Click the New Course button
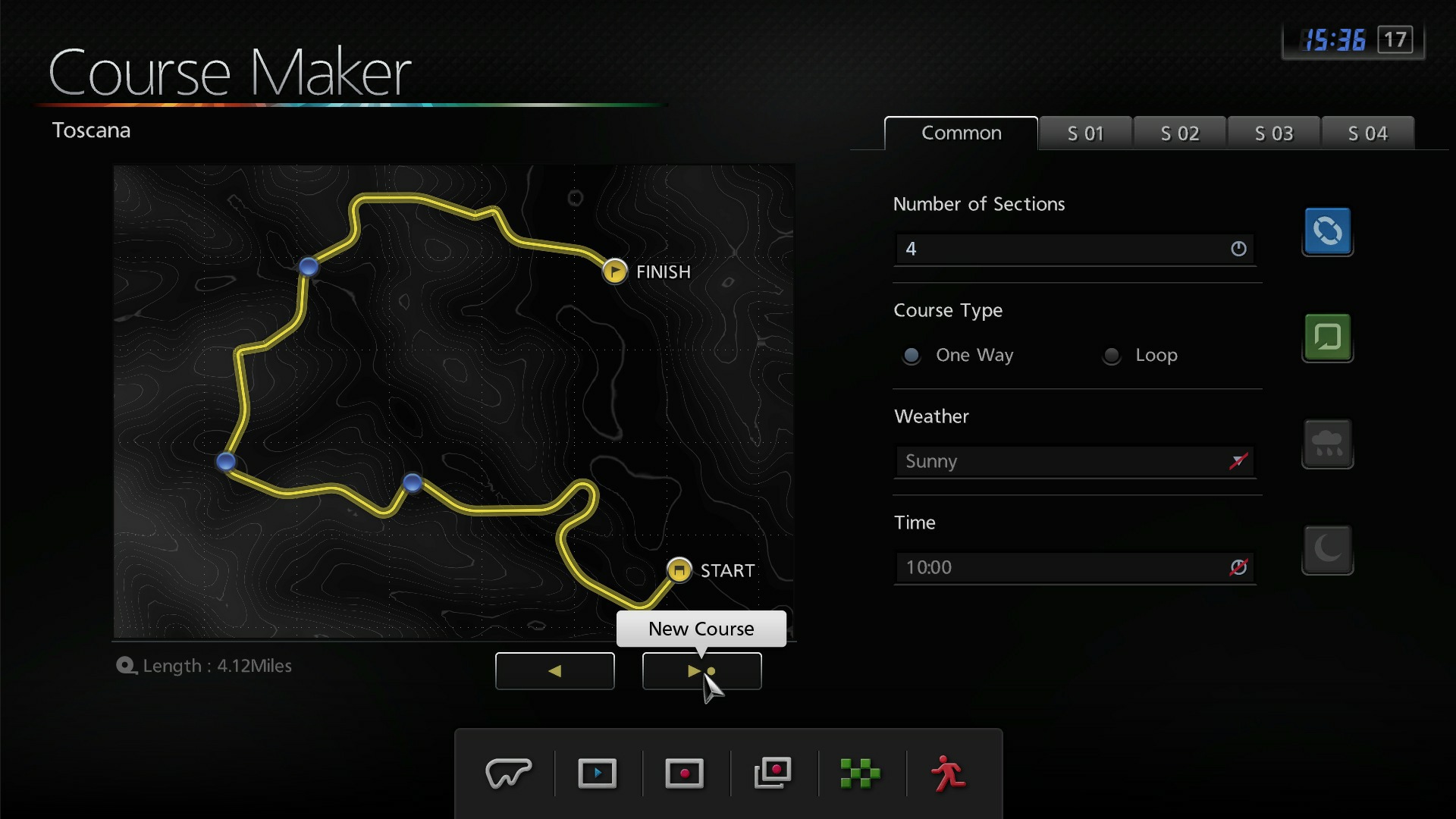Viewport: 1456px width, 819px height. click(701, 629)
